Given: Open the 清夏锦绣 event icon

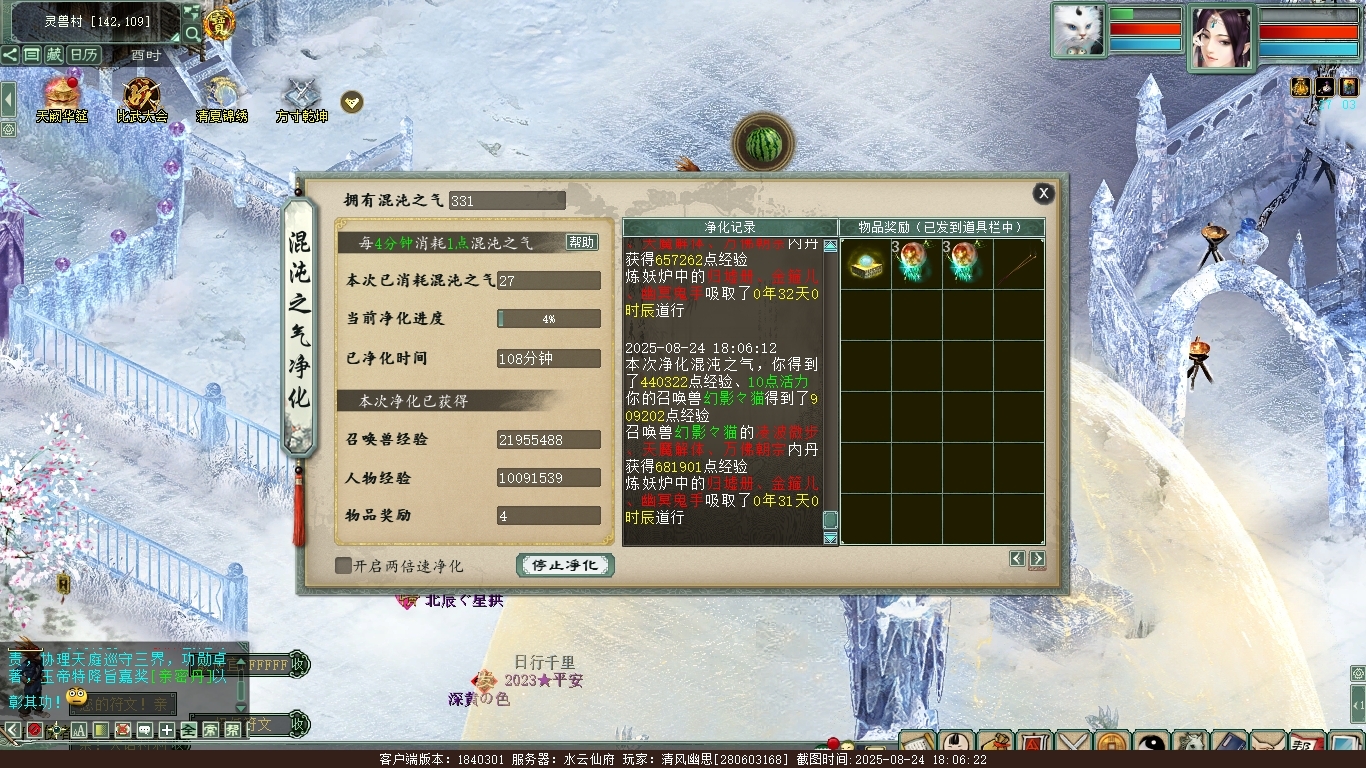Looking at the screenshot, I should tap(221, 99).
